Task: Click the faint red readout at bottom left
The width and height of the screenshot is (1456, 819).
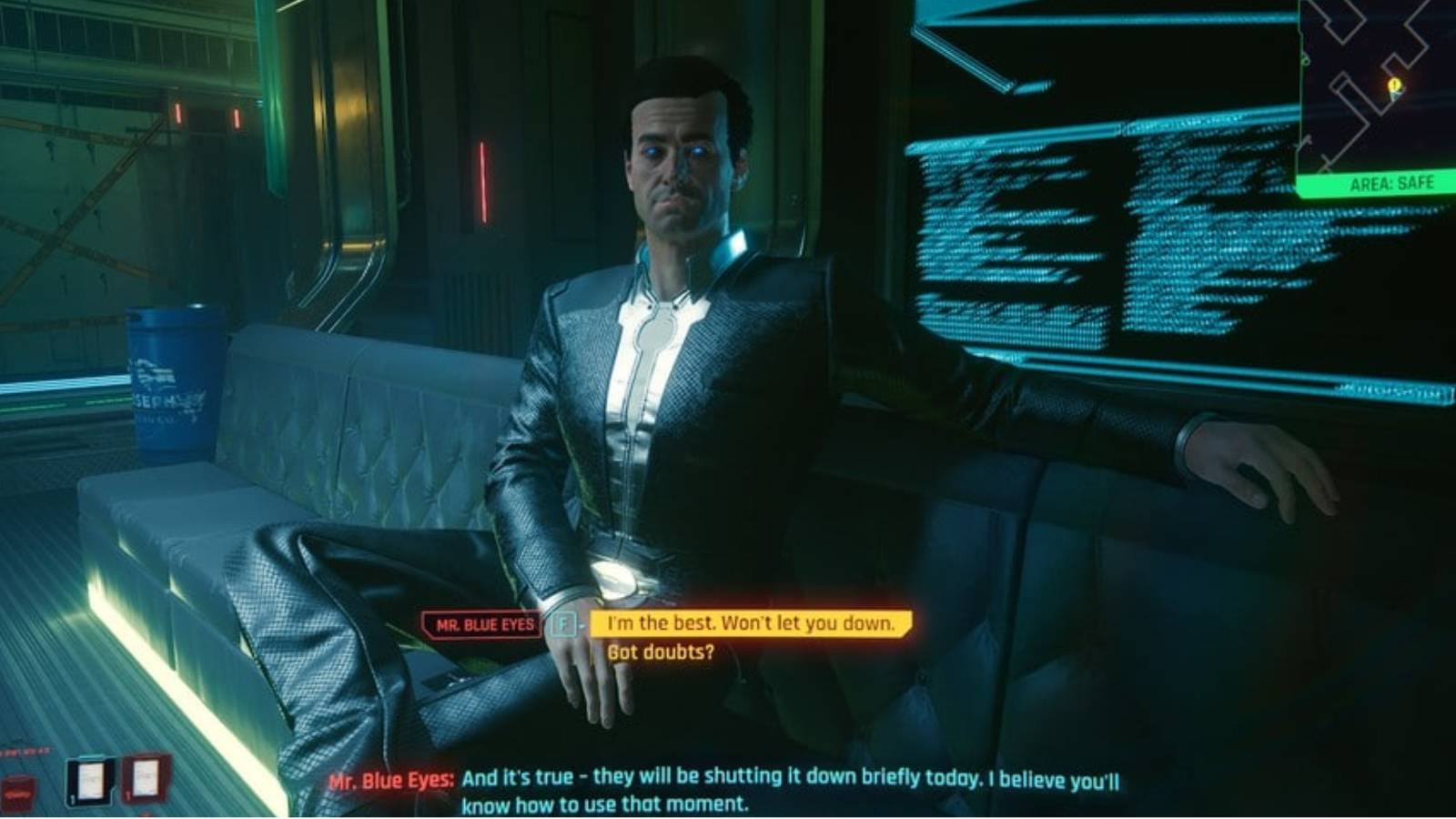Action: click(25, 751)
